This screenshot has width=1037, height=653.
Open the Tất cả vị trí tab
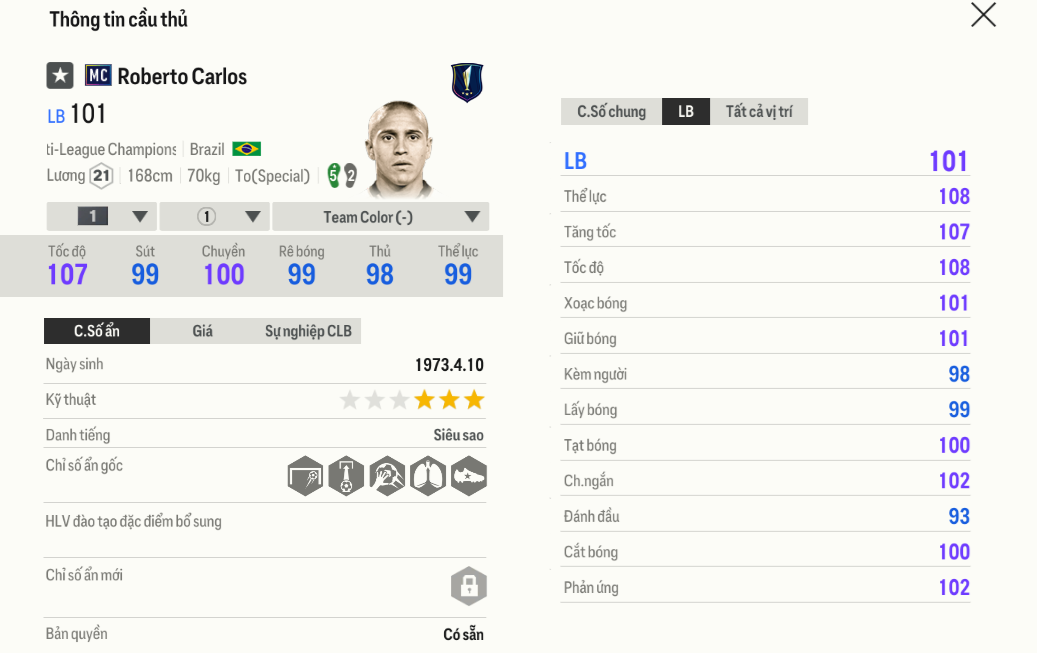tap(759, 112)
